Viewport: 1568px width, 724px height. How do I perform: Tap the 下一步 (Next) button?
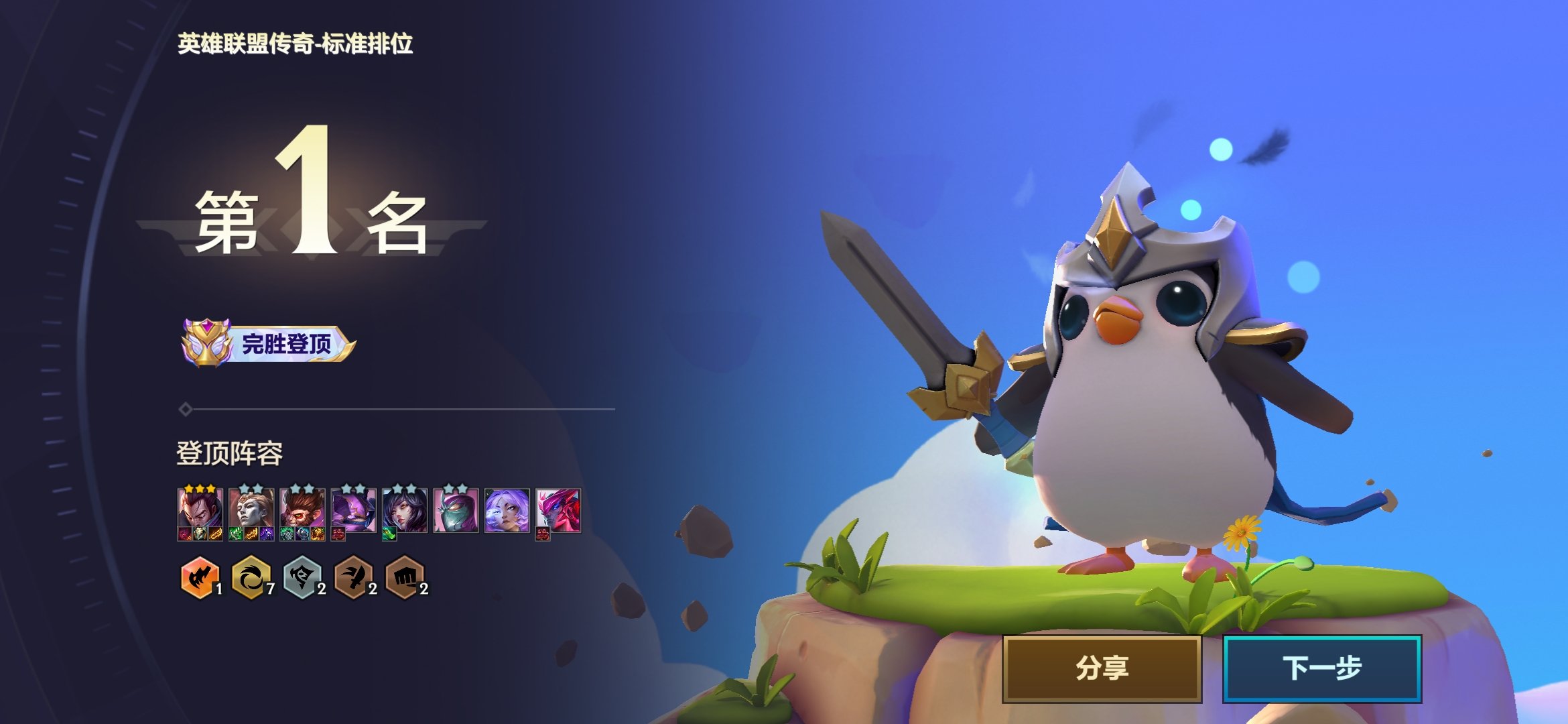pos(1321,668)
